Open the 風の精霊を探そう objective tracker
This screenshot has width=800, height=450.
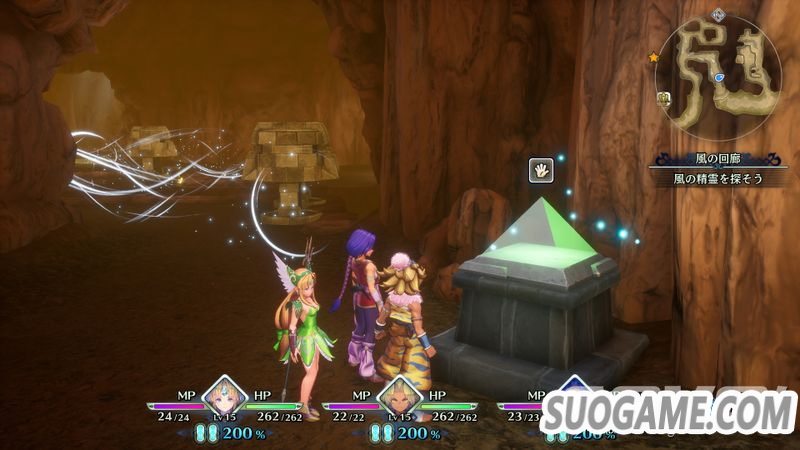click(x=716, y=177)
